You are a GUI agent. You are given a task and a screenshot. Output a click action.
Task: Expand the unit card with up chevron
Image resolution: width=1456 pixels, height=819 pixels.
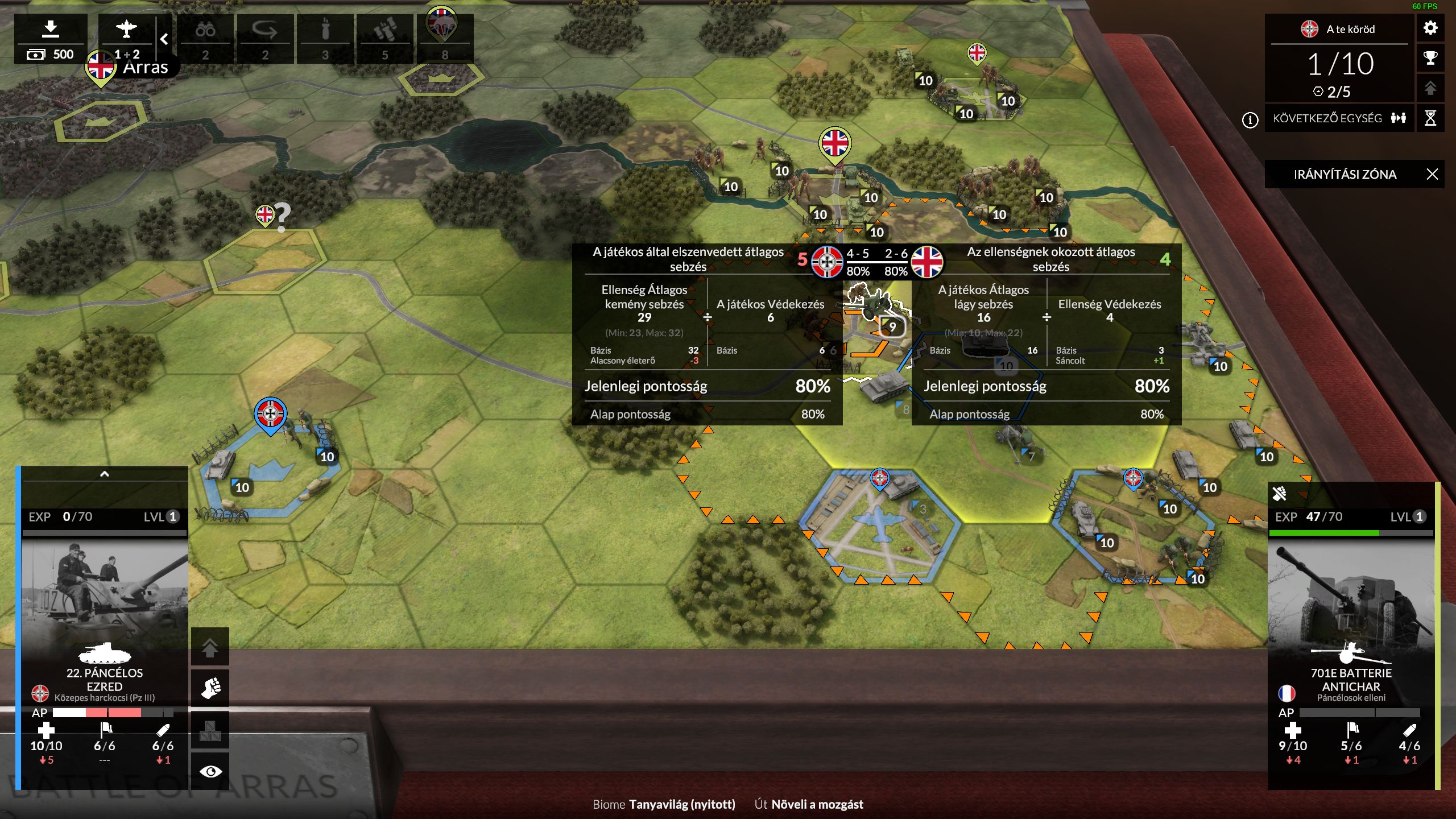(105, 474)
